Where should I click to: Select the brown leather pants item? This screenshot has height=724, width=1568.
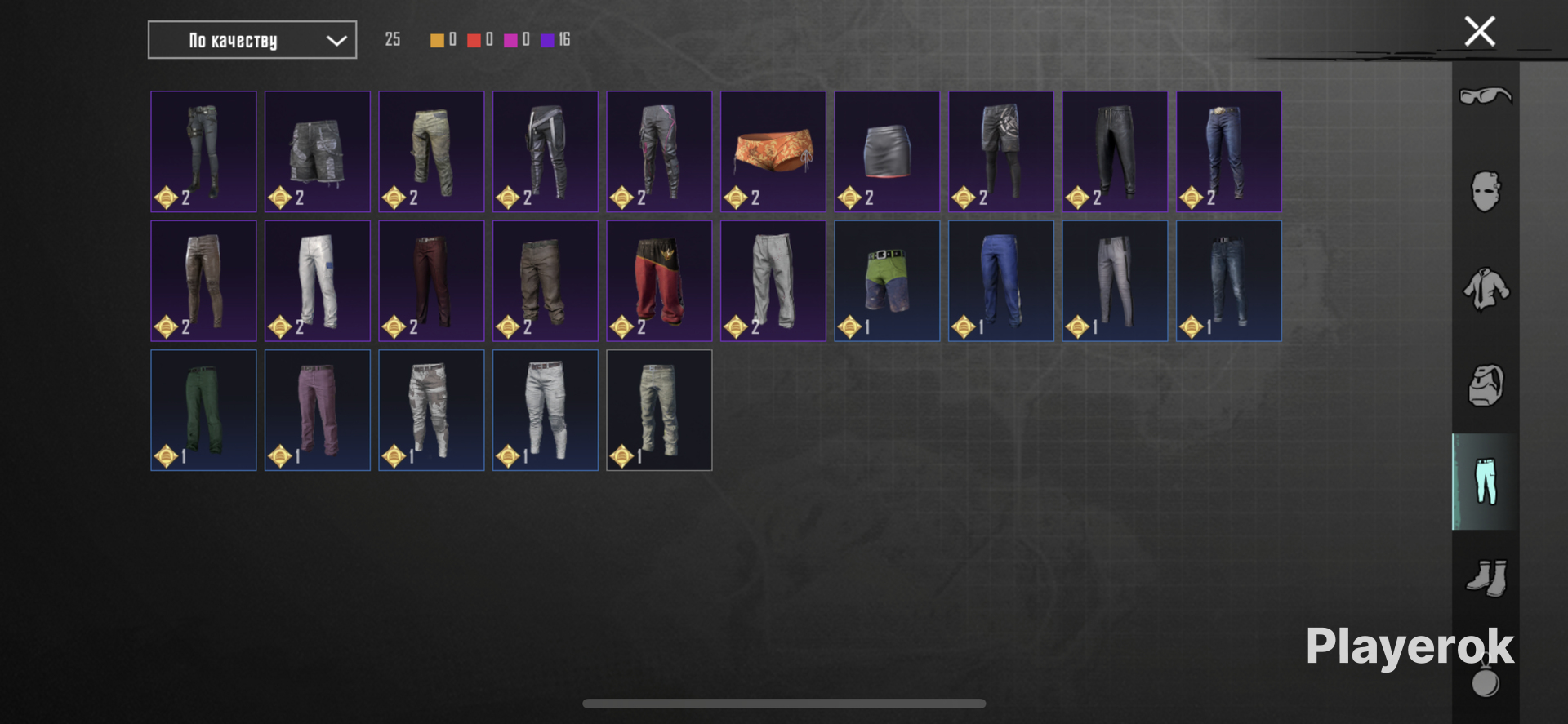coord(203,281)
